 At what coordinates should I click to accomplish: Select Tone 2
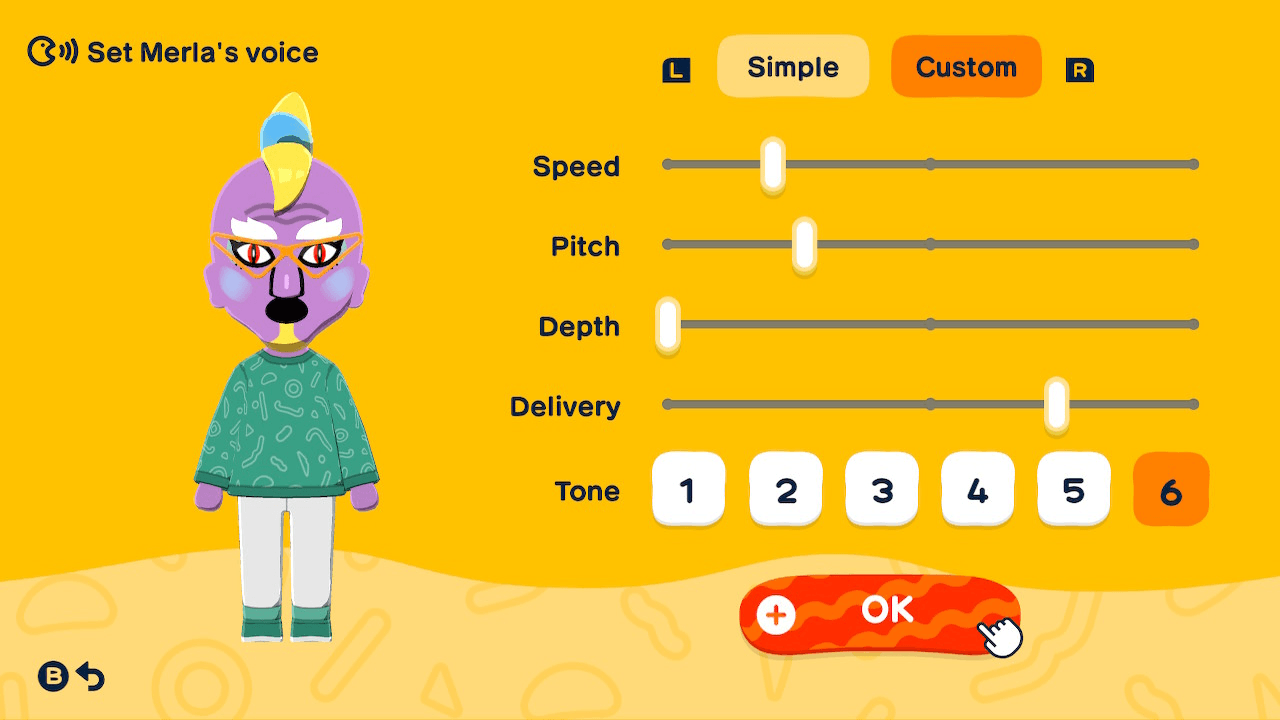[x=785, y=489]
